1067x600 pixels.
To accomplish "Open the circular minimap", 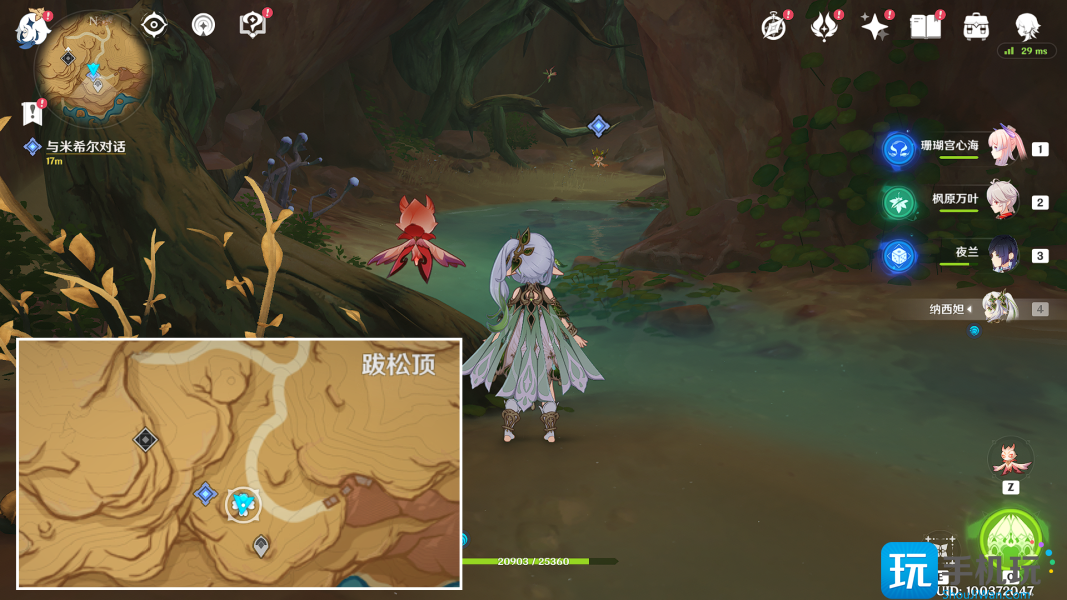I will 93,68.
